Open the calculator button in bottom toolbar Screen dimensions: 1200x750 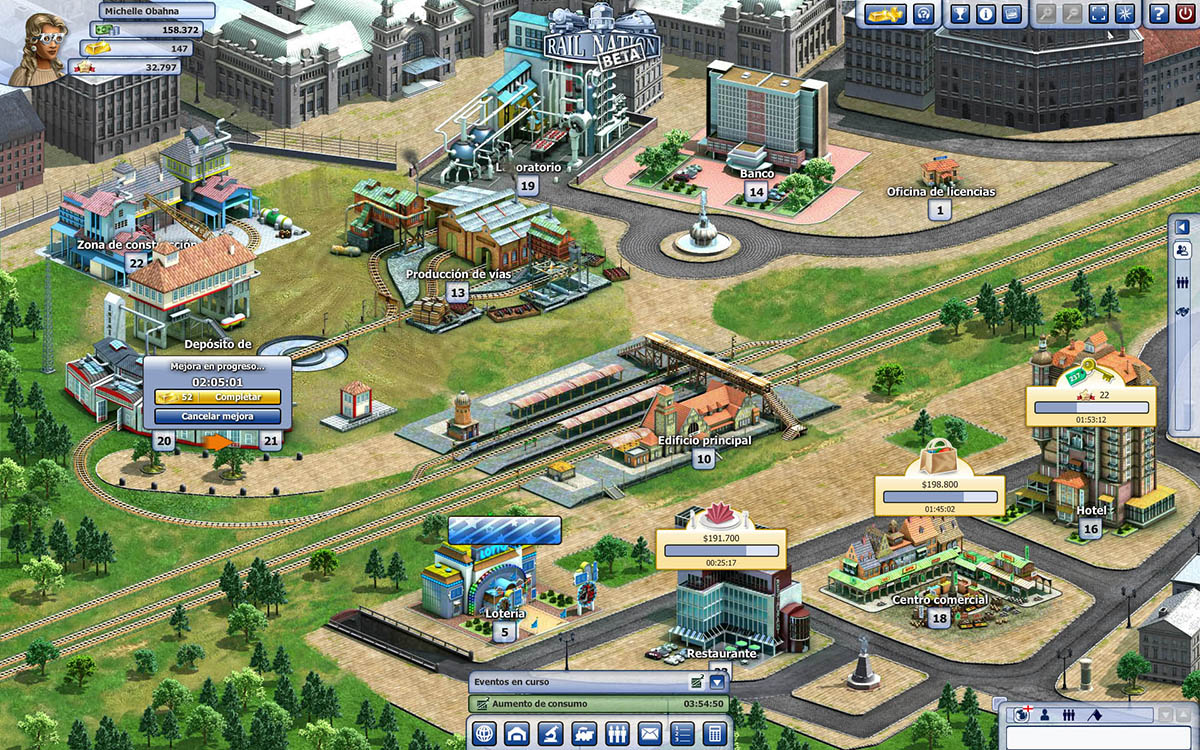(713, 733)
